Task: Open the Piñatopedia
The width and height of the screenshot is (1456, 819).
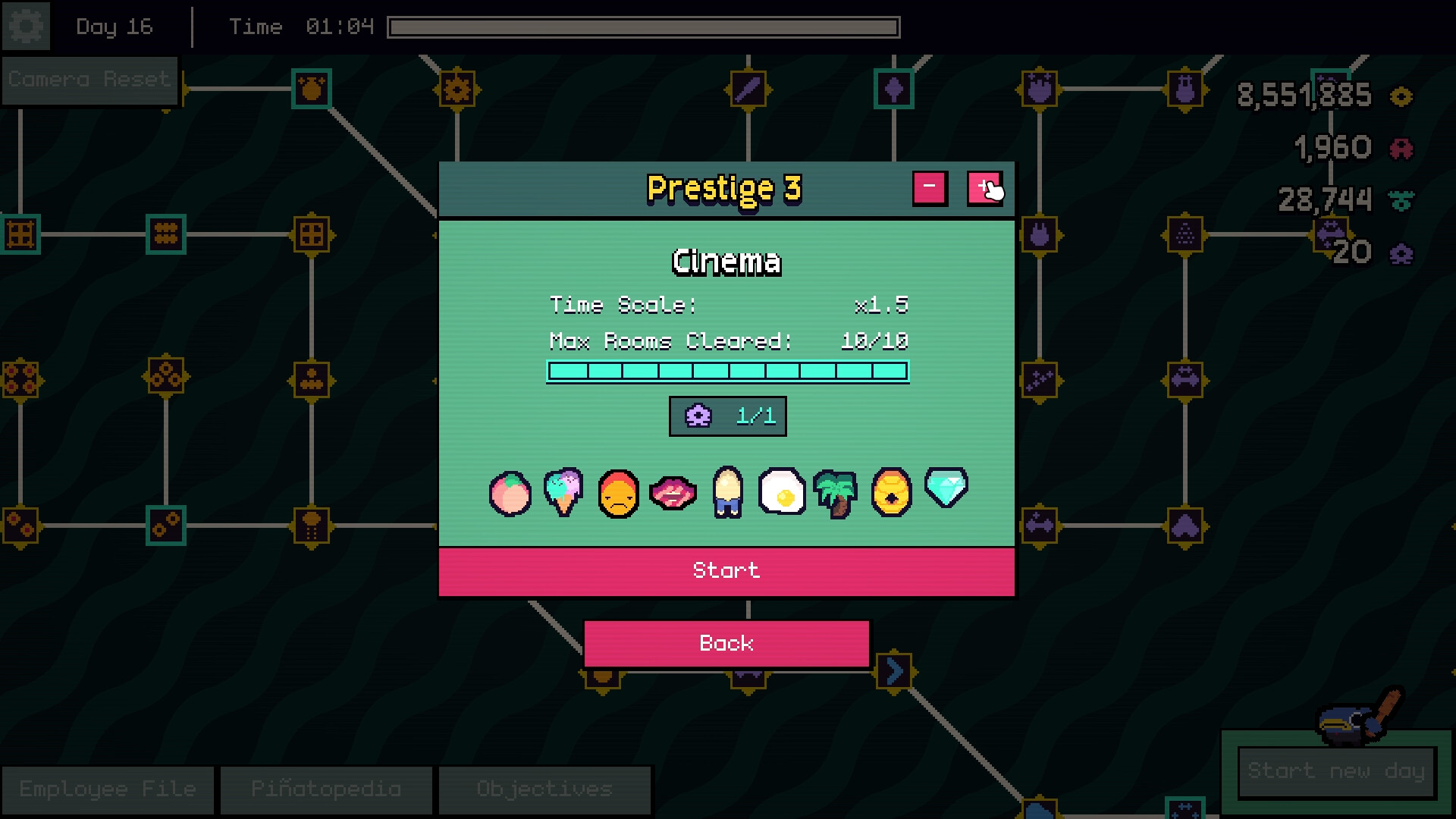Action: coord(325,789)
